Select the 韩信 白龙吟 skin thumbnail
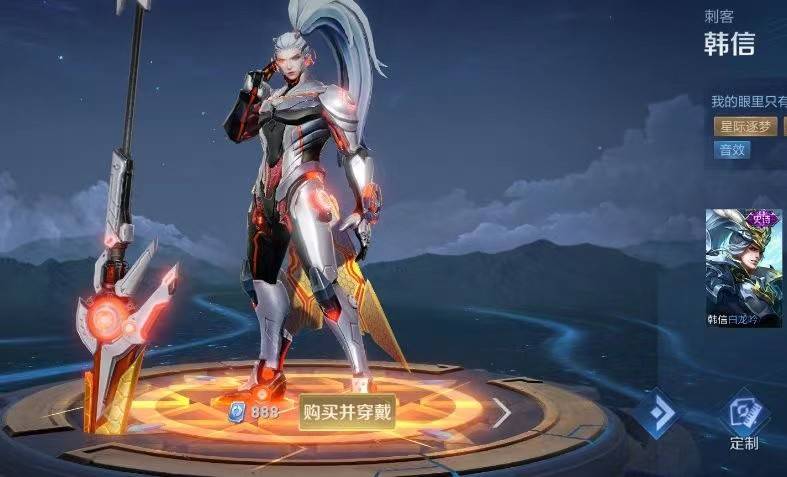This screenshot has width=787, height=477. tap(744, 267)
